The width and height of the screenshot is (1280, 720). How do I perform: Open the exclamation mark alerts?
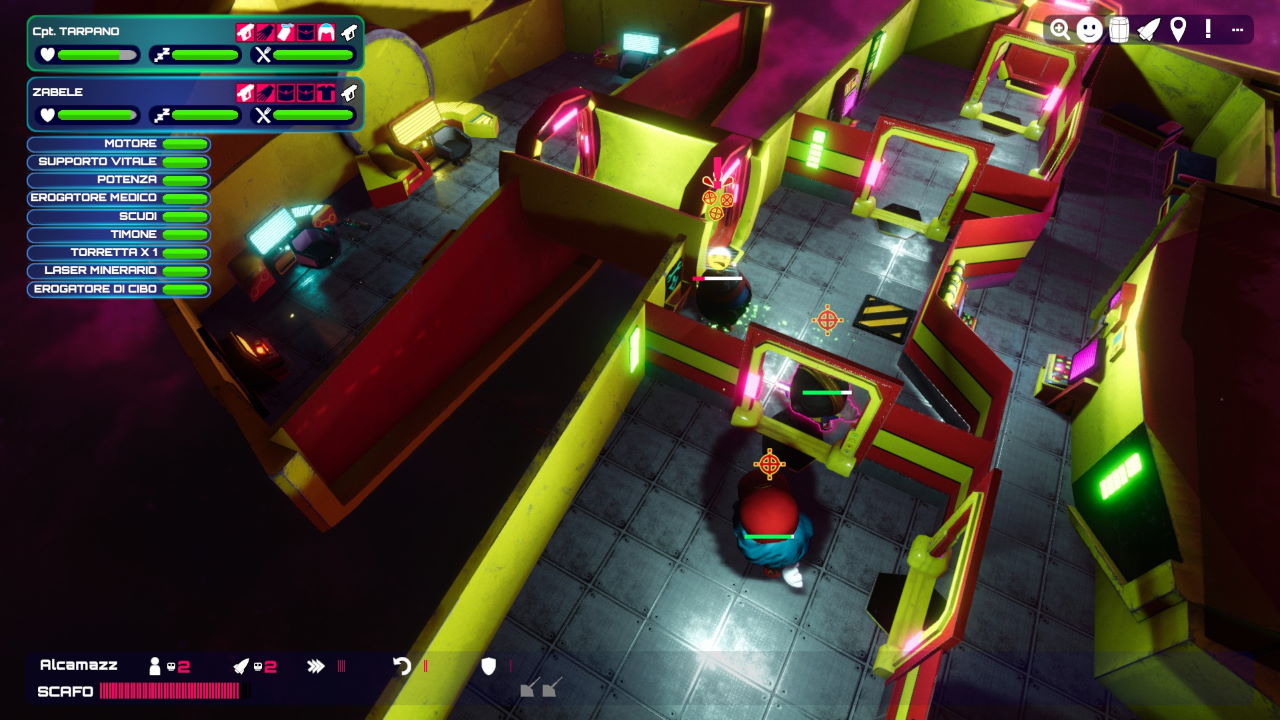(1208, 30)
